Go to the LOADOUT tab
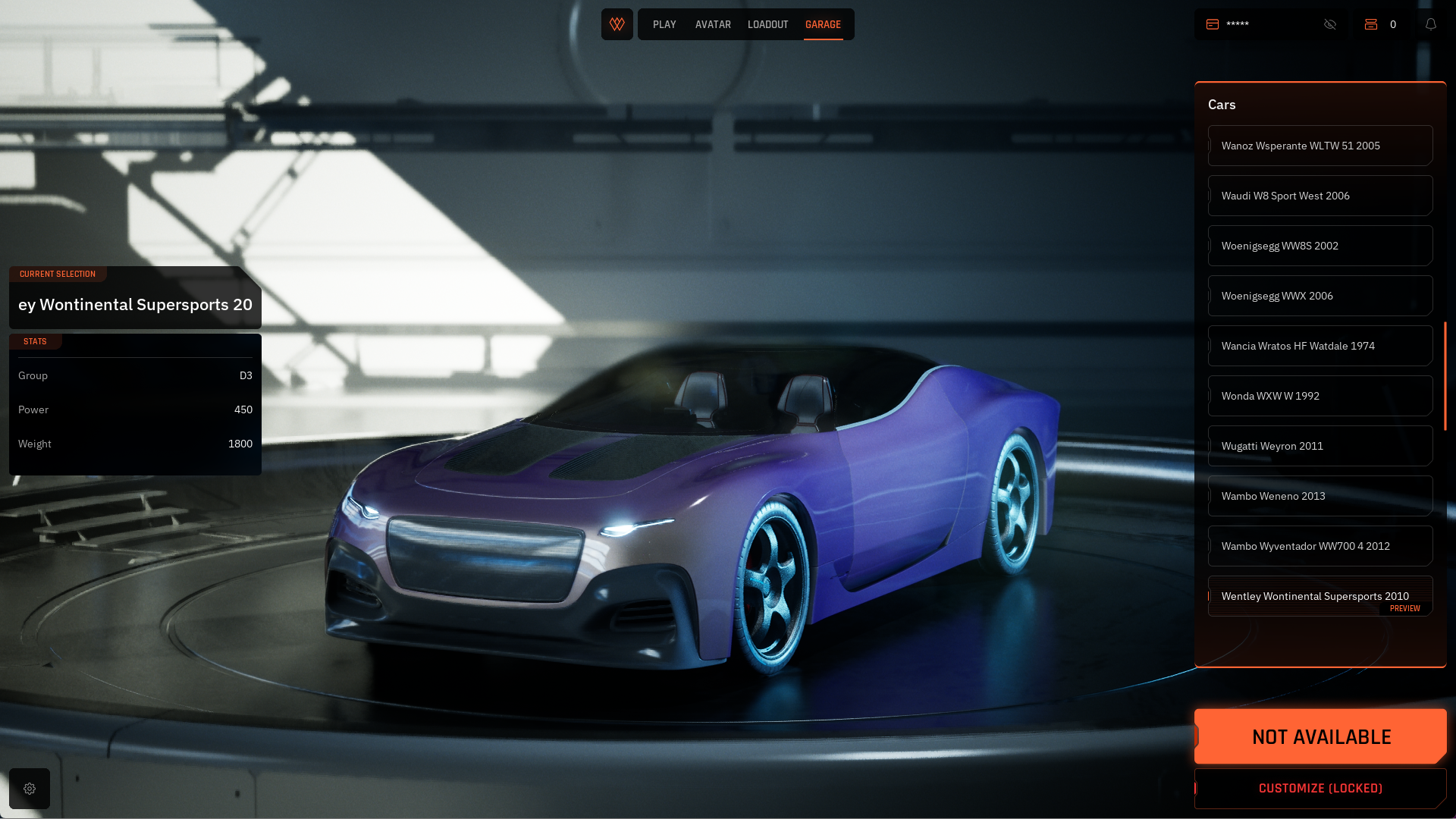The image size is (1456, 819). point(767,25)
